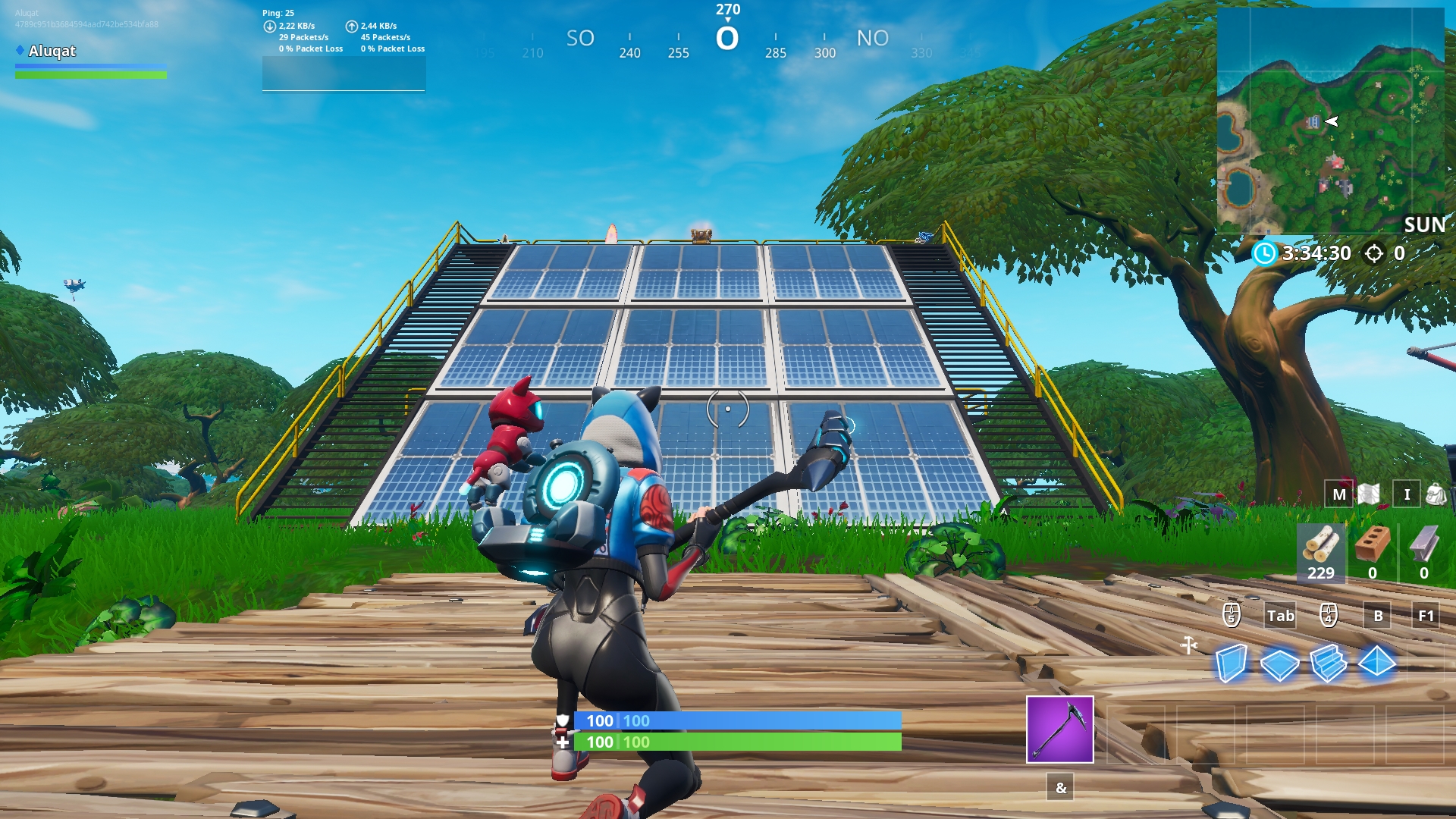The image size is (1456, 819).
Task: Click the F1 hotkey button
Action: point(1426,616)
